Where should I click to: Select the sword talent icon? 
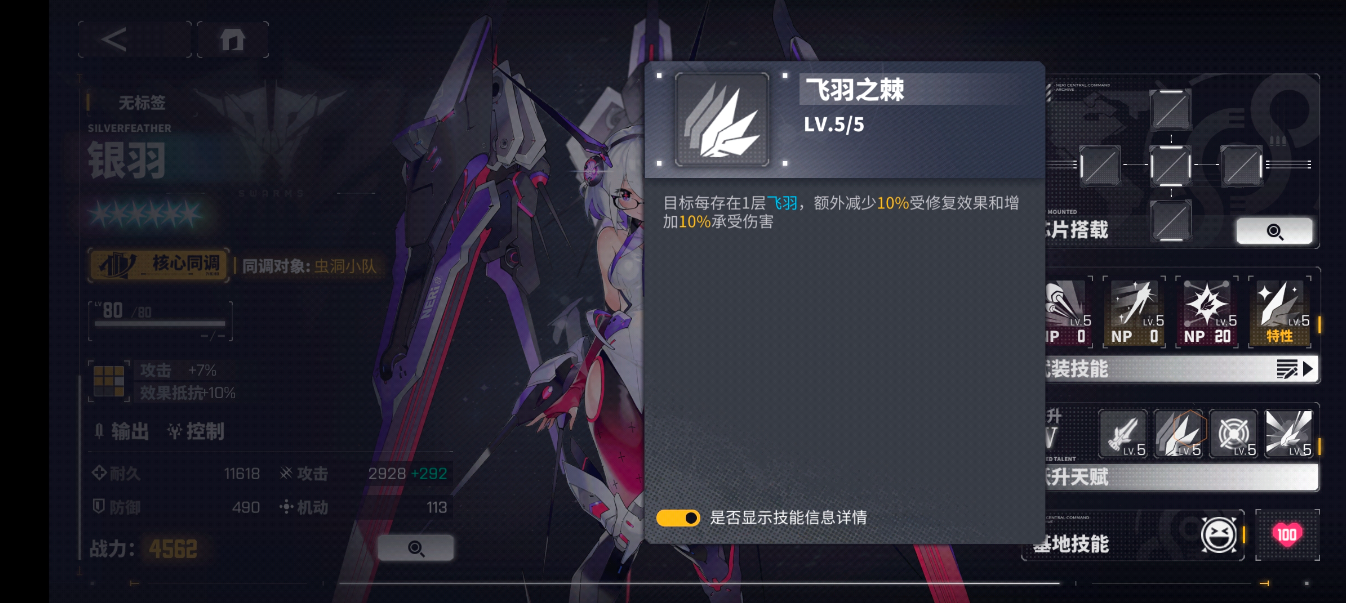(x=1123, y=434)
